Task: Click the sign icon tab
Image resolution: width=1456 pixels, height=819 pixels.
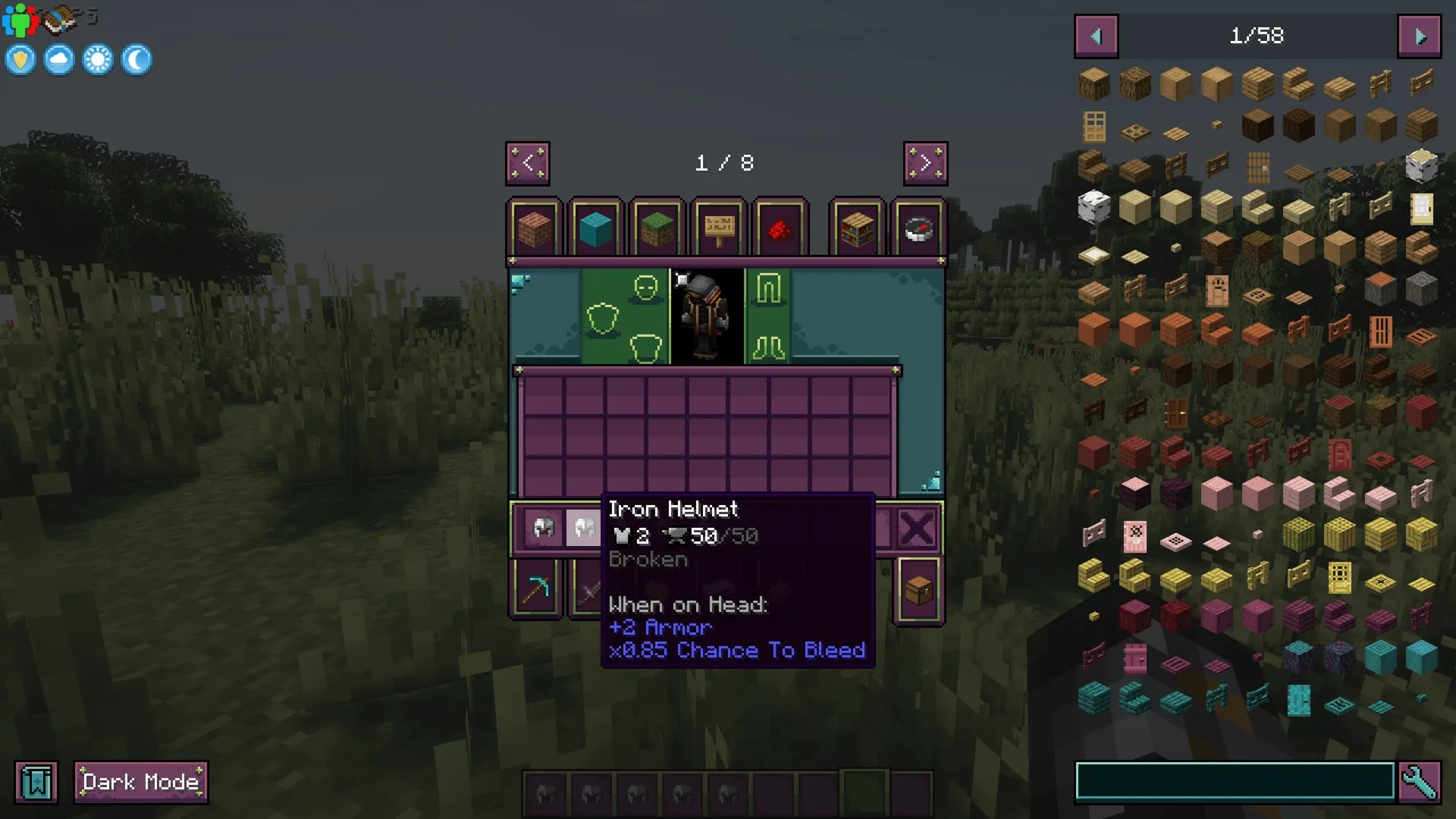Action: (x=719, y=227)
